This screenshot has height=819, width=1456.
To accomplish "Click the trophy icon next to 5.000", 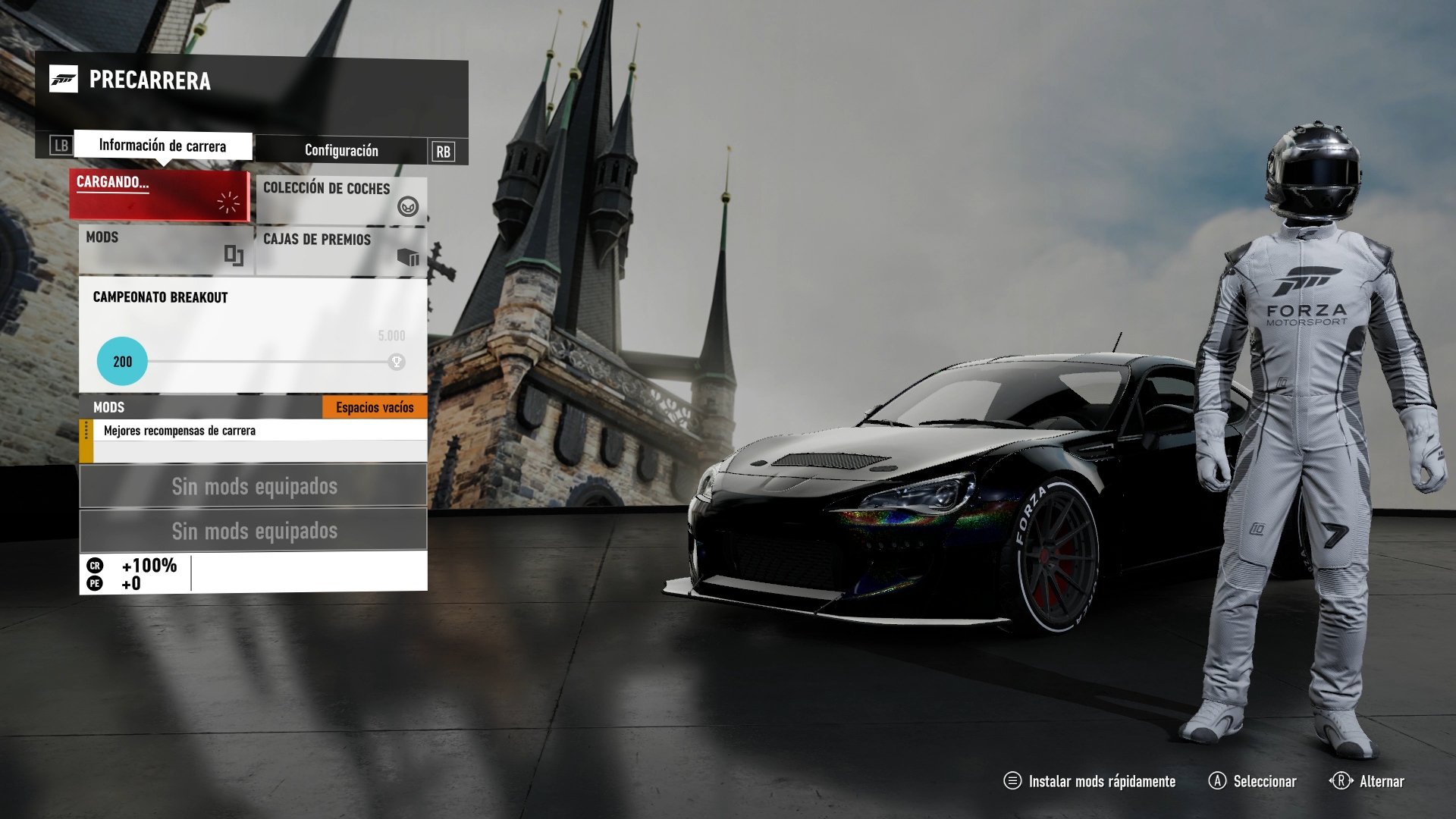I will [395, 362].
